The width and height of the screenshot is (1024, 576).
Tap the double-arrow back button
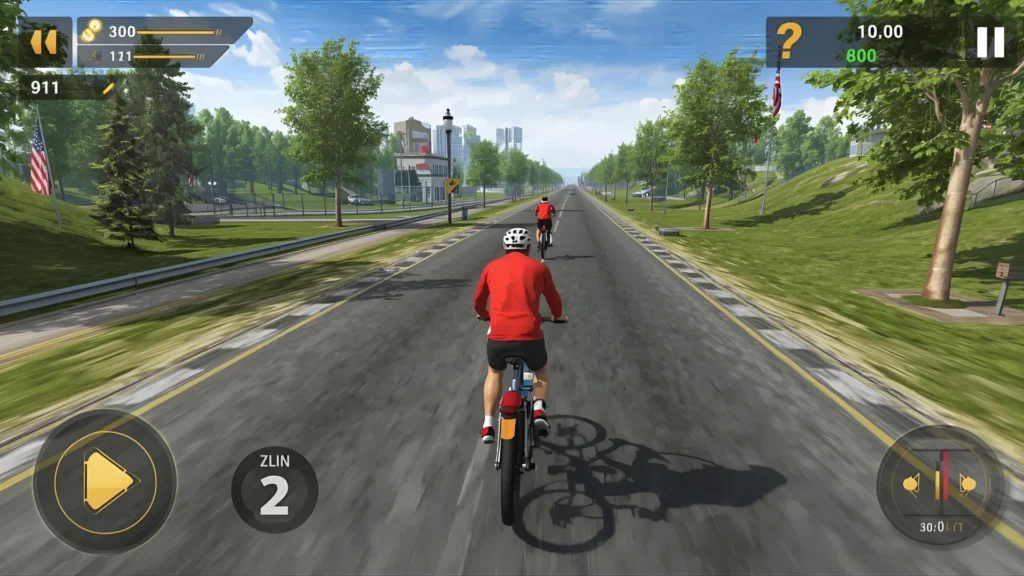pos(43,42)
